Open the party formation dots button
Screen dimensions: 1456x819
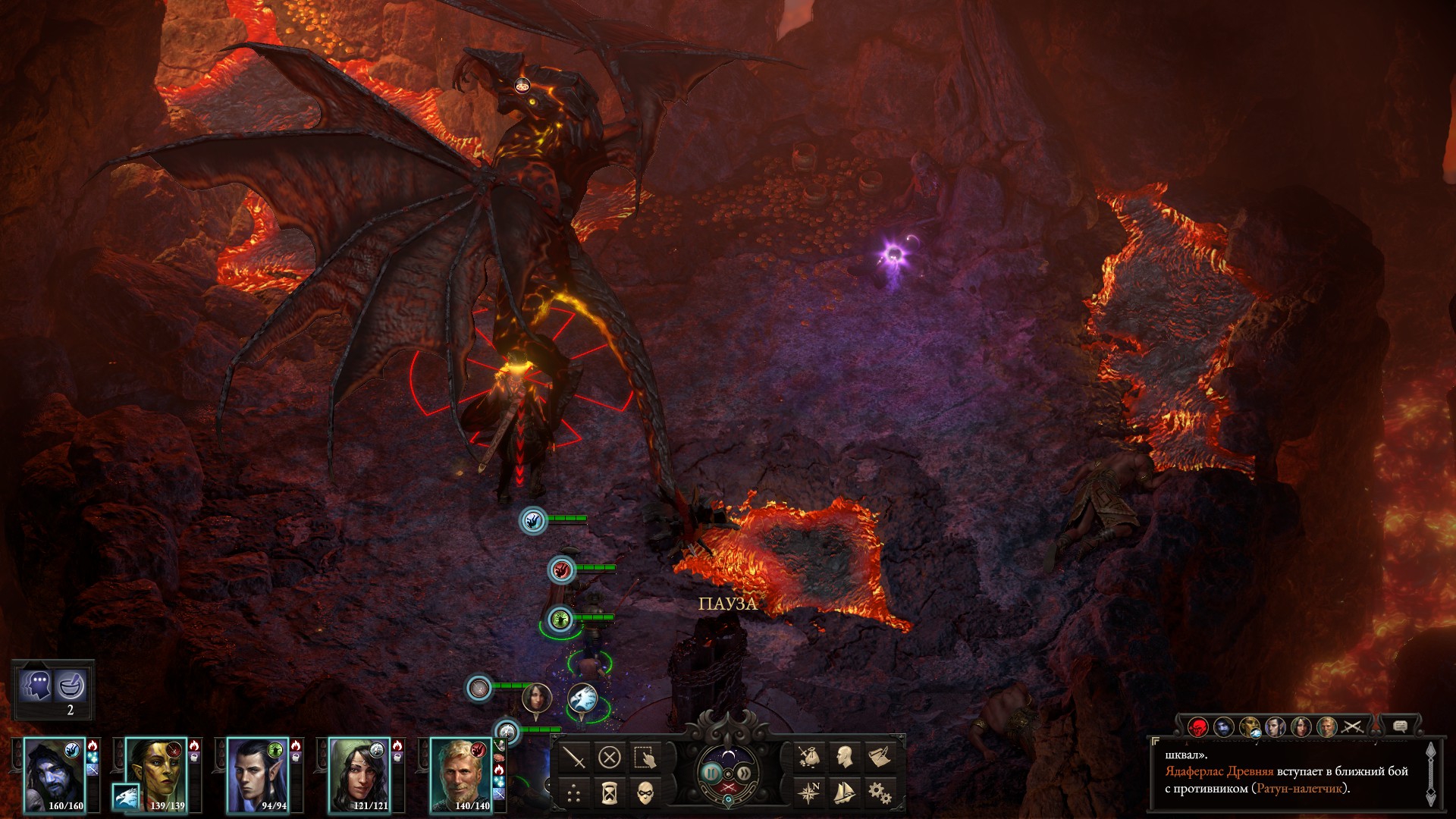click(x=575, y=793)
